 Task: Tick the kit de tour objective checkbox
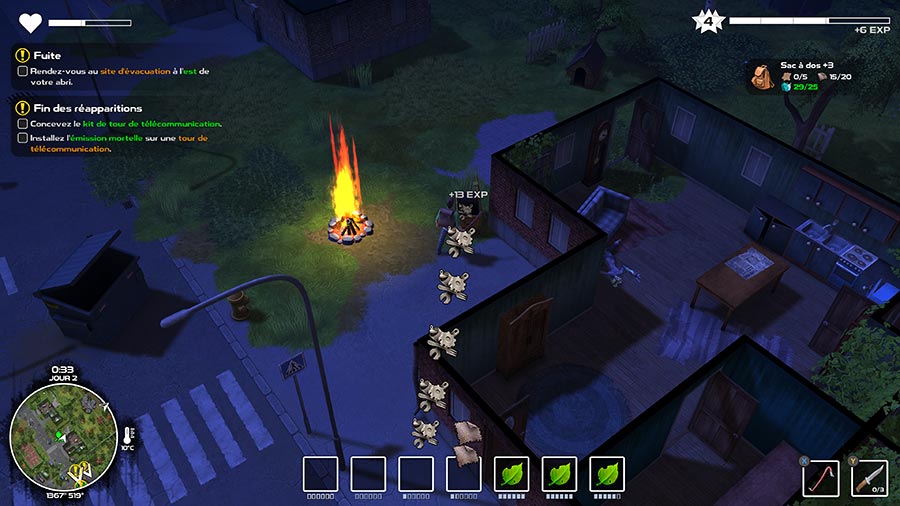[x=23, y=124]
